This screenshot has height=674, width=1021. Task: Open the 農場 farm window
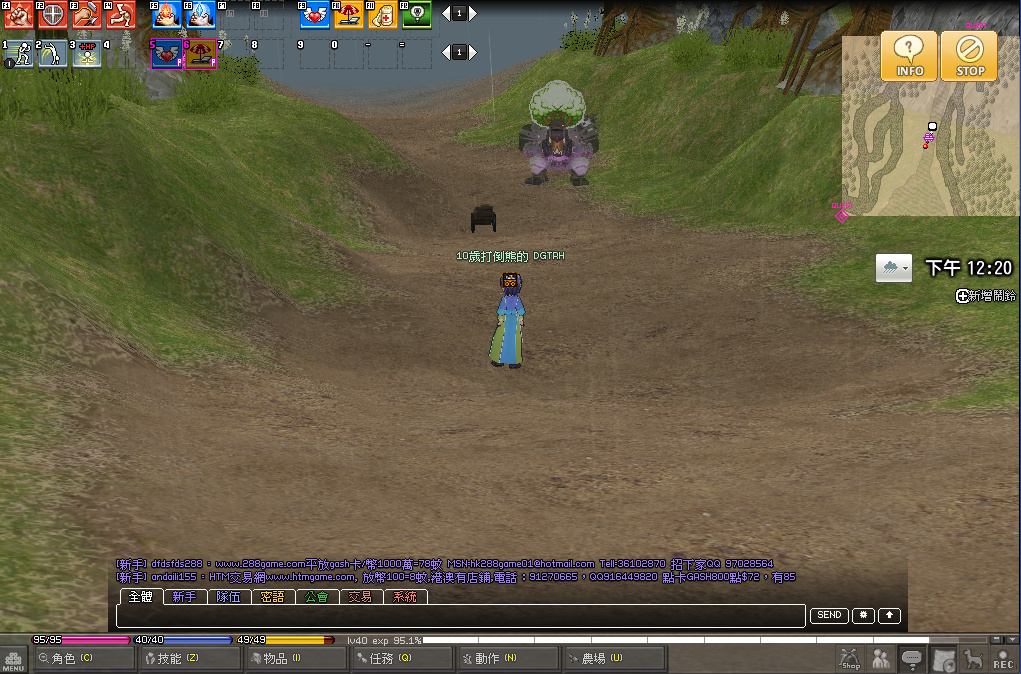click(x=613, y=658)
